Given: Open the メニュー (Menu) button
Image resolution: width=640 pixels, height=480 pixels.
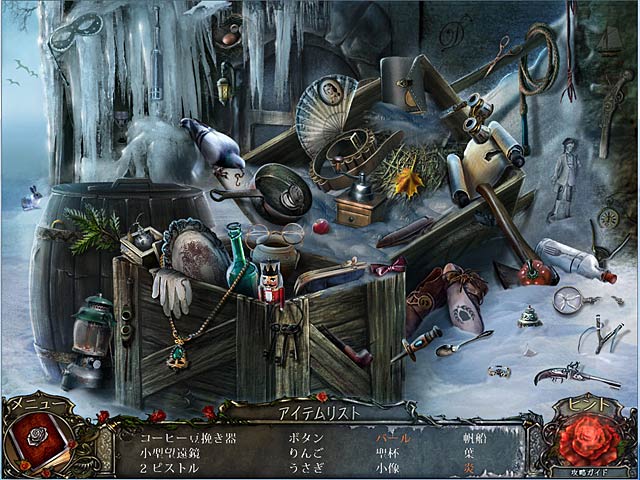Looking at the screenshot, I should pyautogui.click(x=29, y=404).
